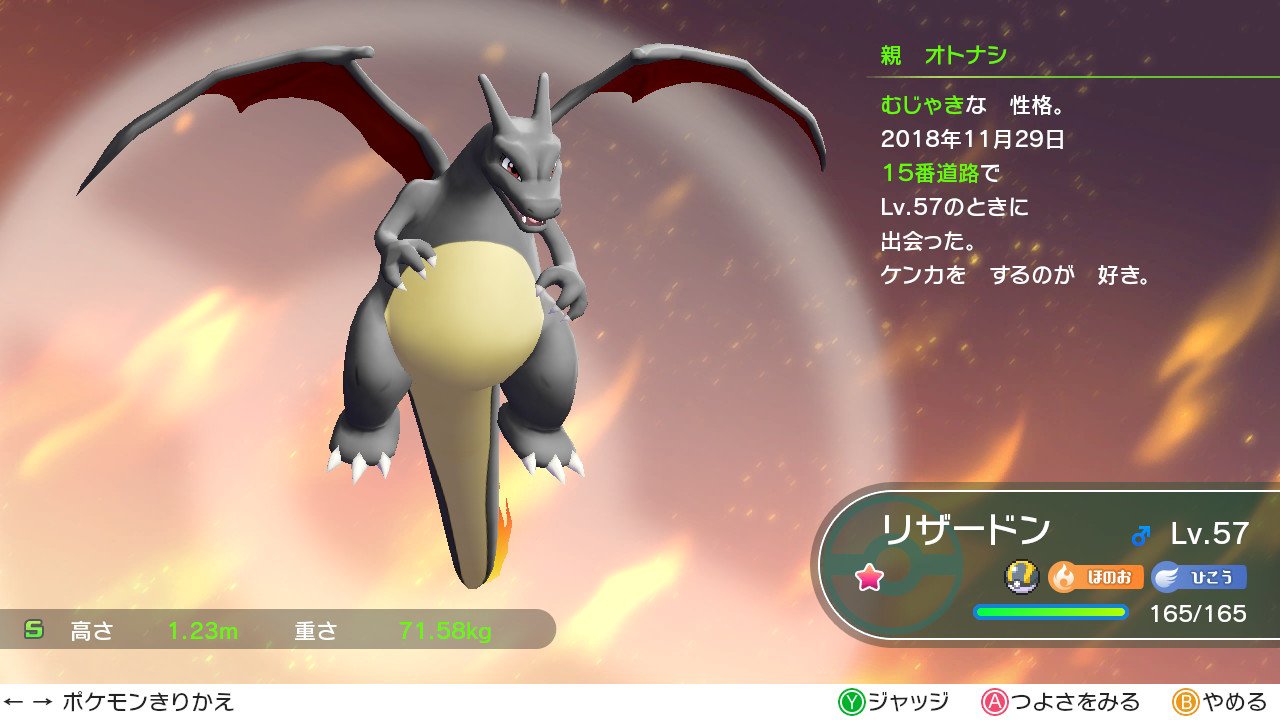
Task: Click the green S marking icon near 高さ
Action: 35,629
